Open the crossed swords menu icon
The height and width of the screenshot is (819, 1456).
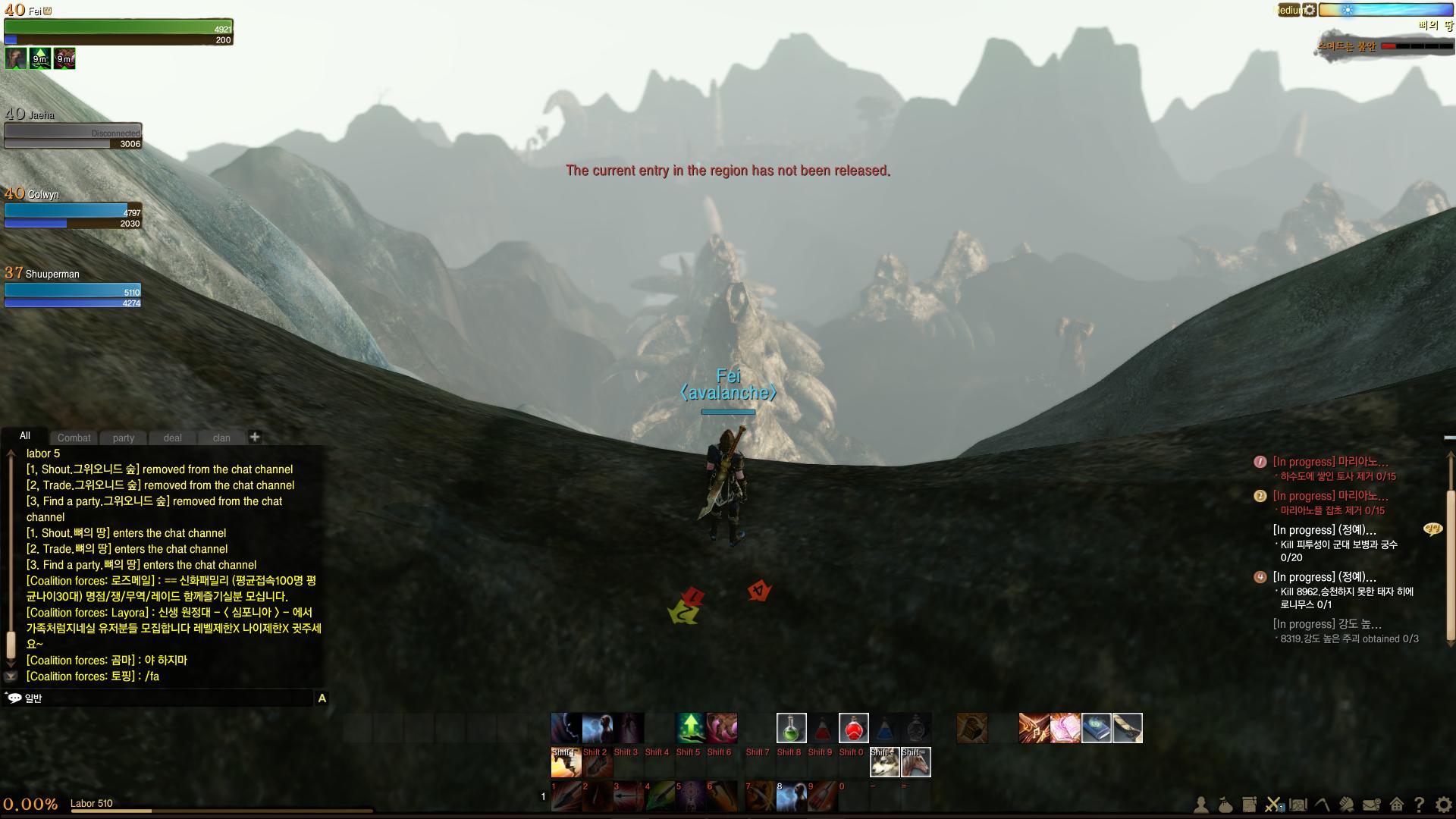(1273, 805)
